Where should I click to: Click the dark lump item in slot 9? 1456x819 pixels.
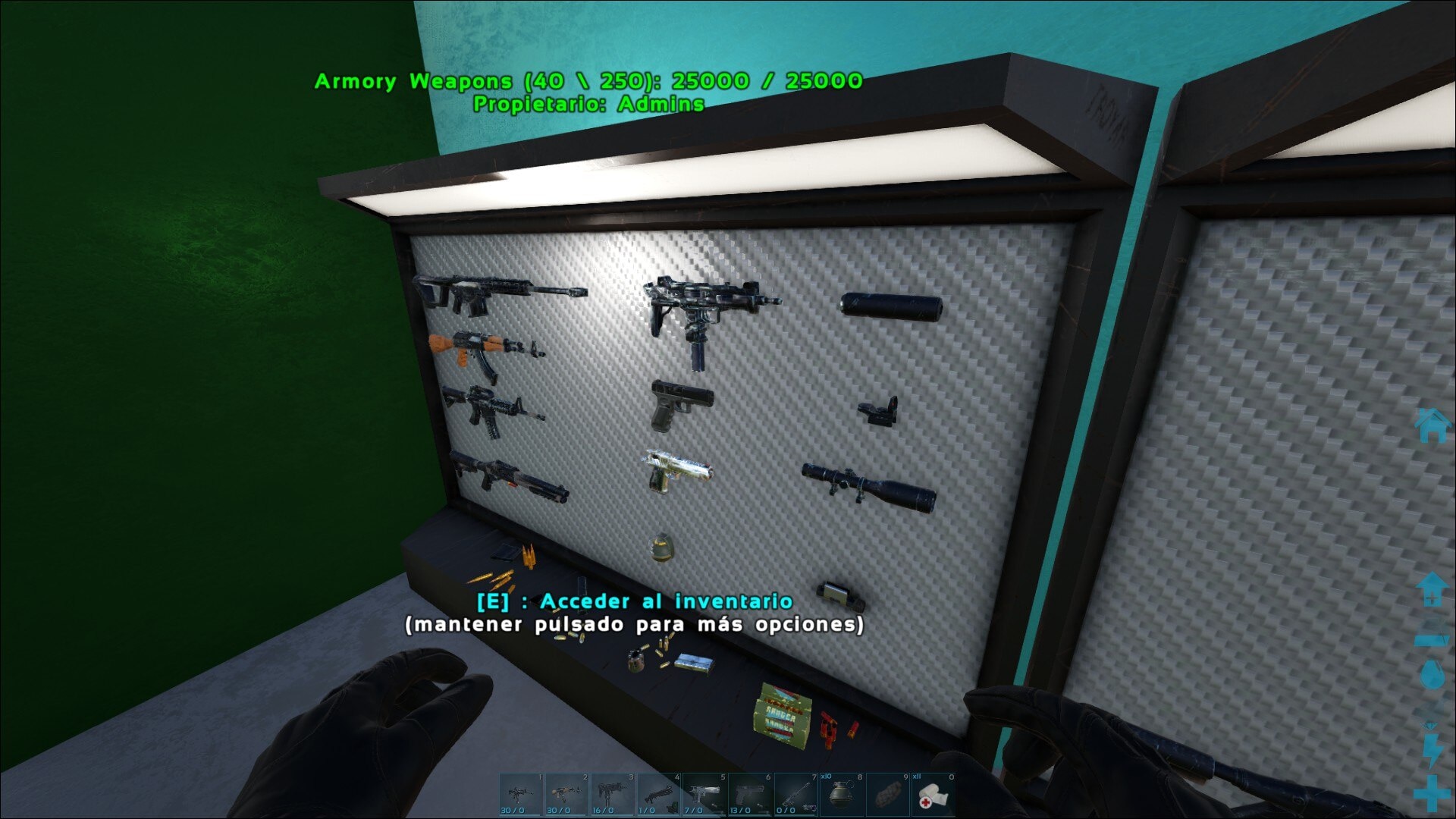[x=887, y=795]
